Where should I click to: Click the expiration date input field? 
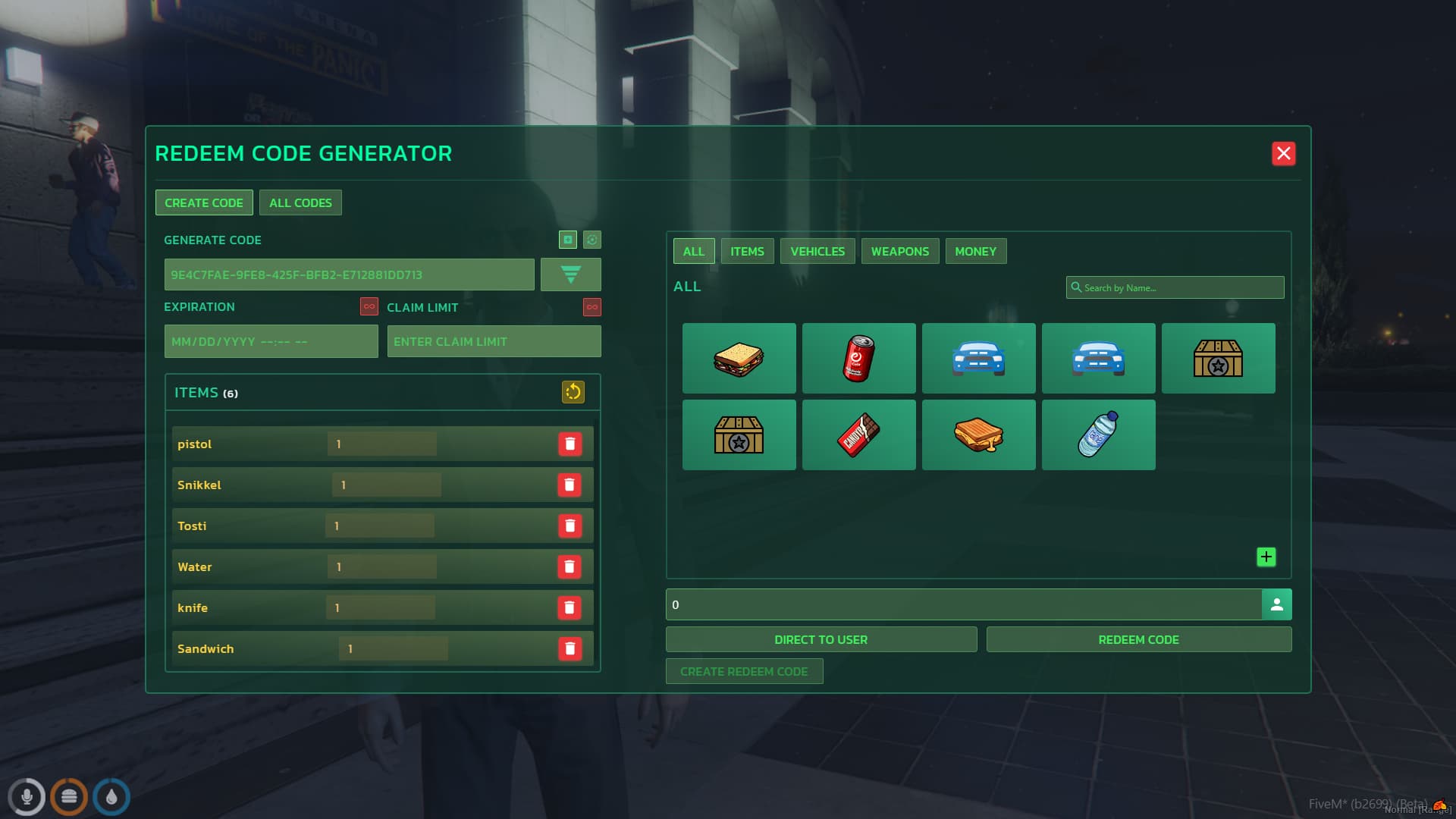click(271, 342)
